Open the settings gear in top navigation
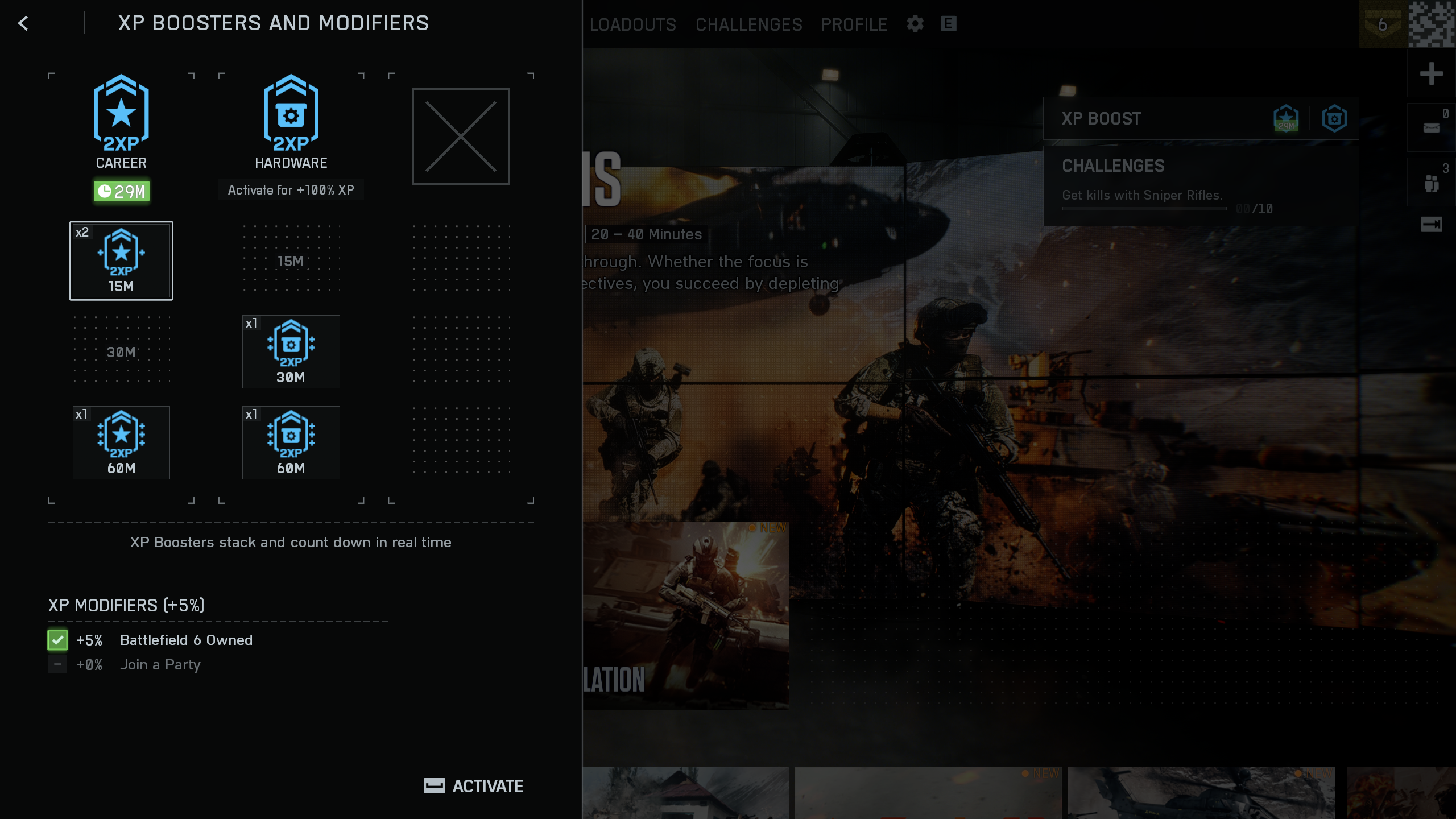1456x819 pixels. point(915,24)
